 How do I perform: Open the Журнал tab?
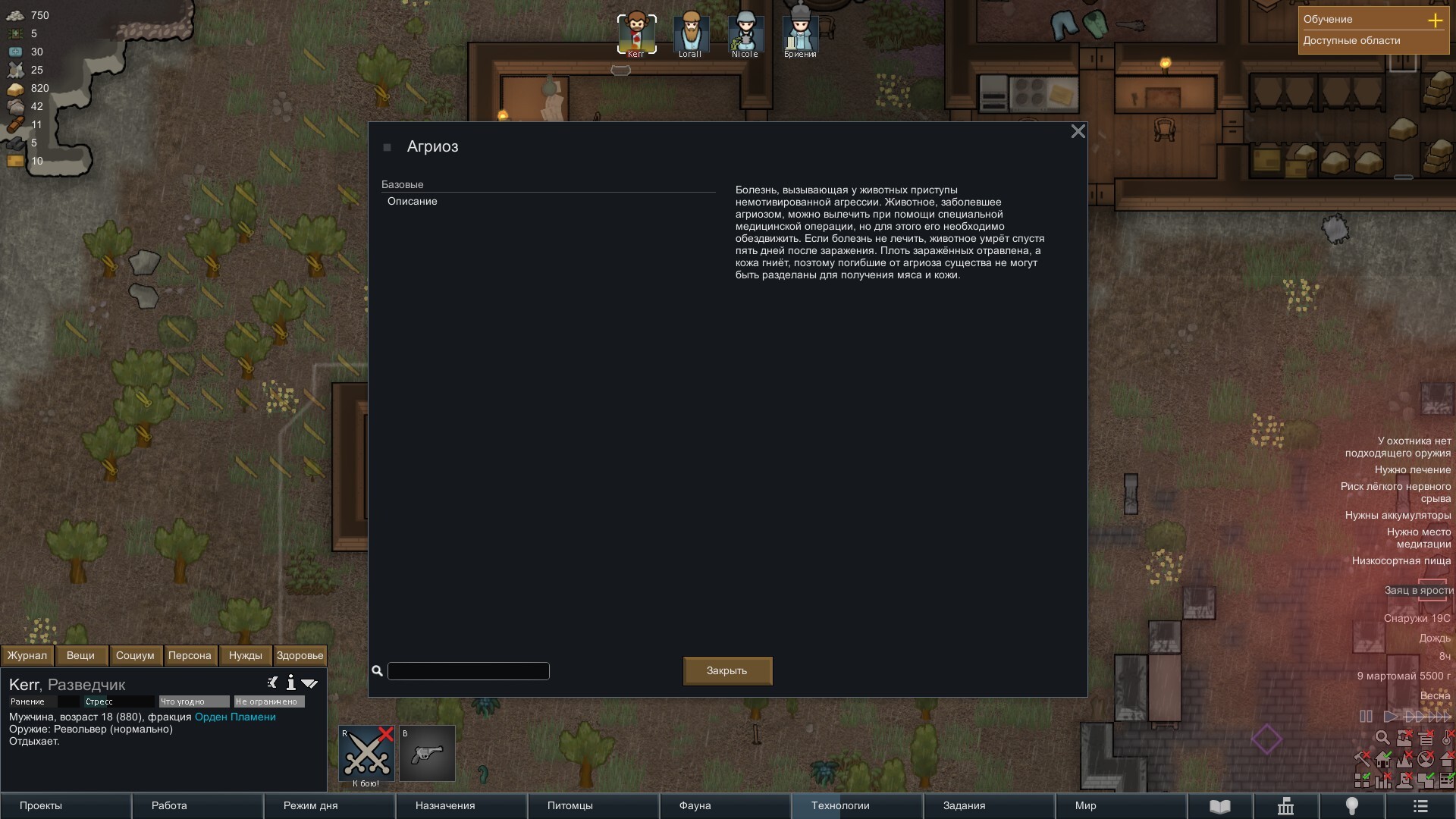[27, 656]
